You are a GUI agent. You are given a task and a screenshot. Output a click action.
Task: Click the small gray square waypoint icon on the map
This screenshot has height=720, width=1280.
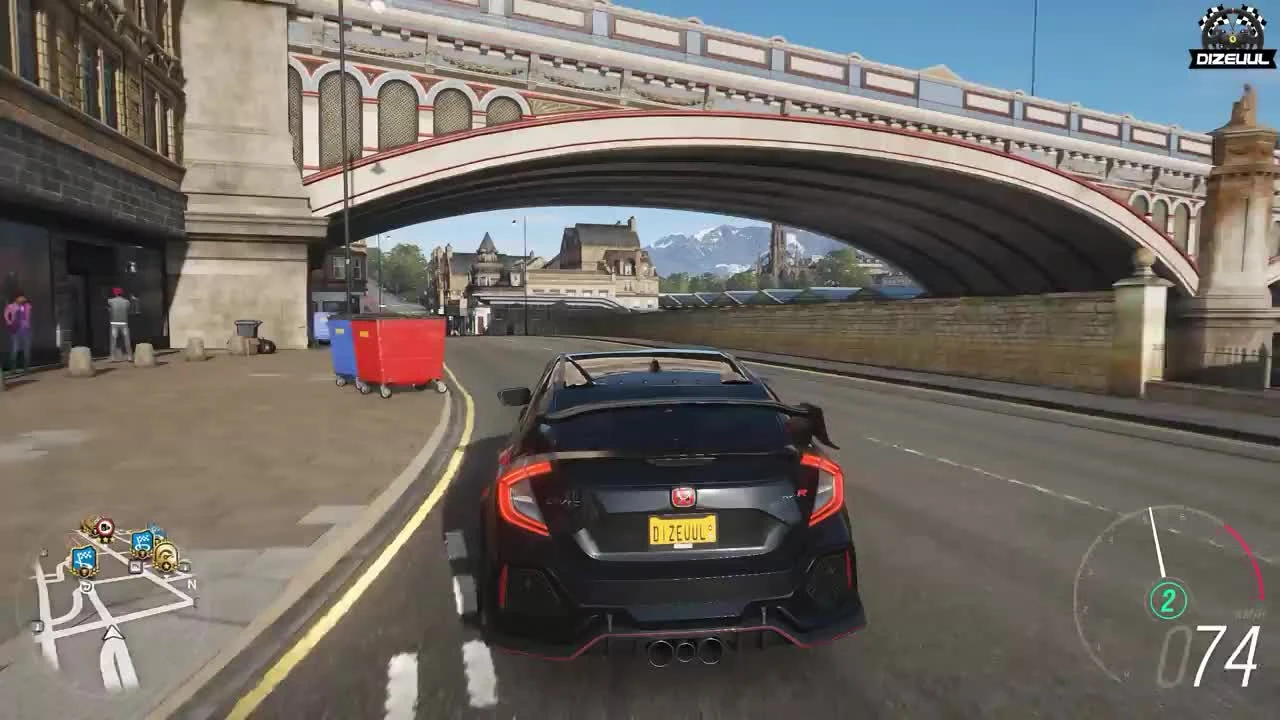(x=136, y=567)
